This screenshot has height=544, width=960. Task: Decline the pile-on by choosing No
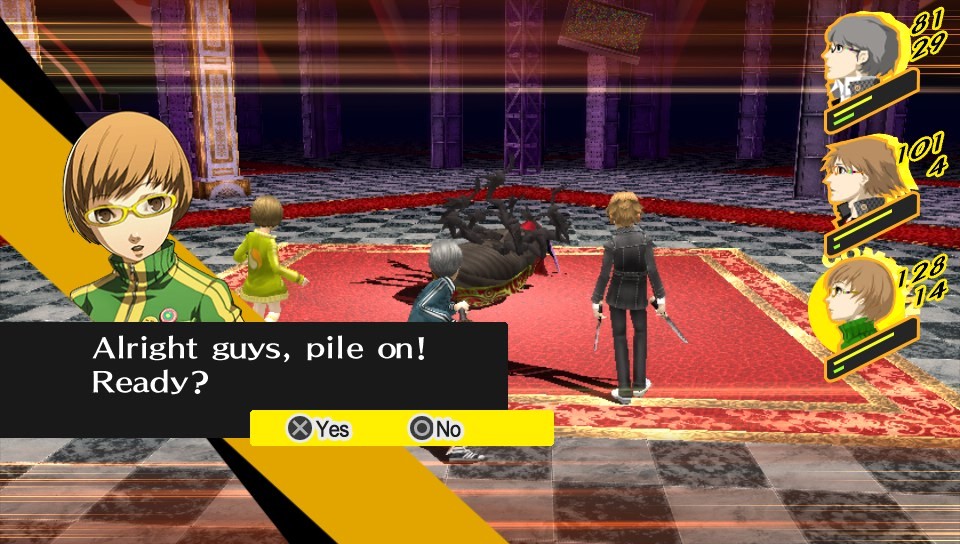coord(436,429)
